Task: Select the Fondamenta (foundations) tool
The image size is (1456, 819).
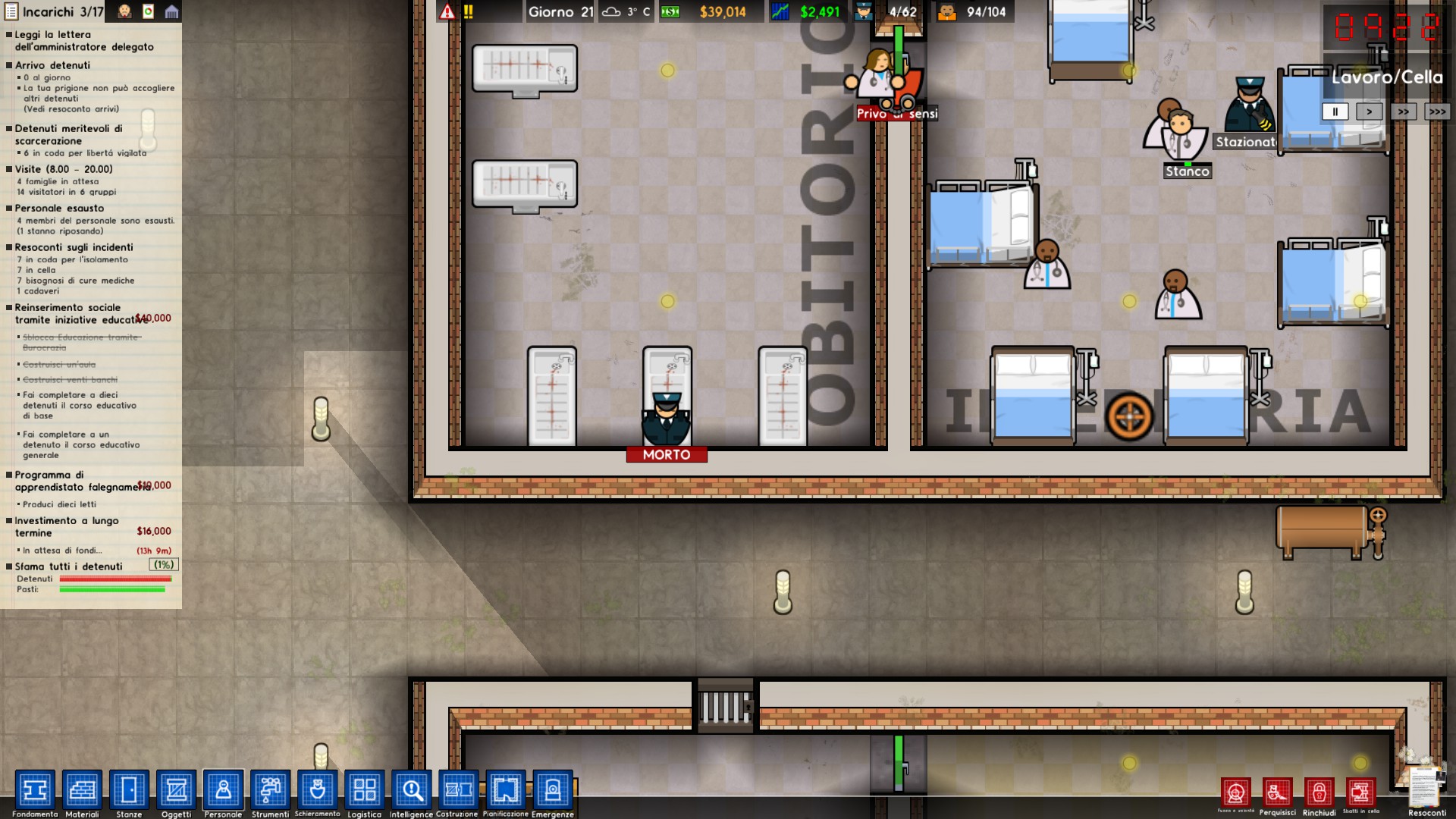Action: [36, 791]
